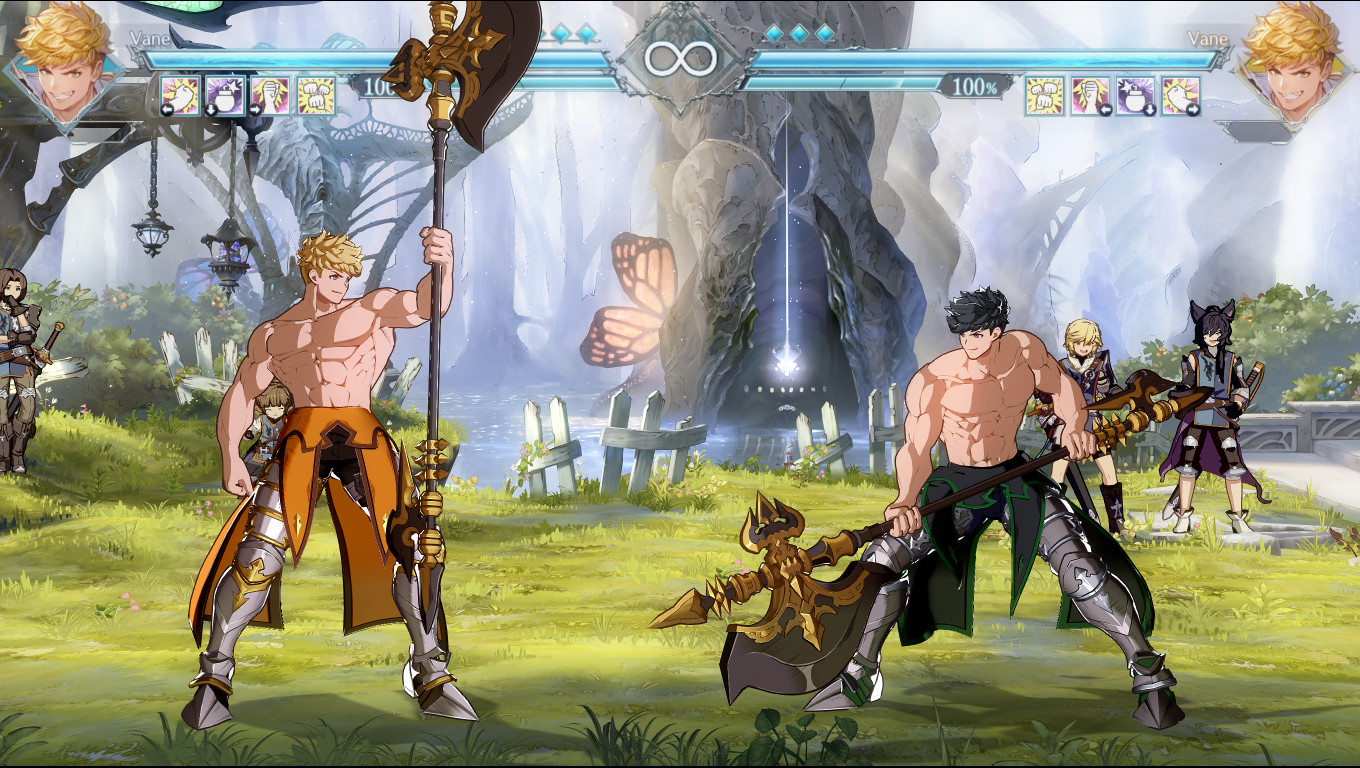Click the down-arrow input badge on the bomb skill
Viewport: 1360px width, 768px height.
tap(211, 111)
